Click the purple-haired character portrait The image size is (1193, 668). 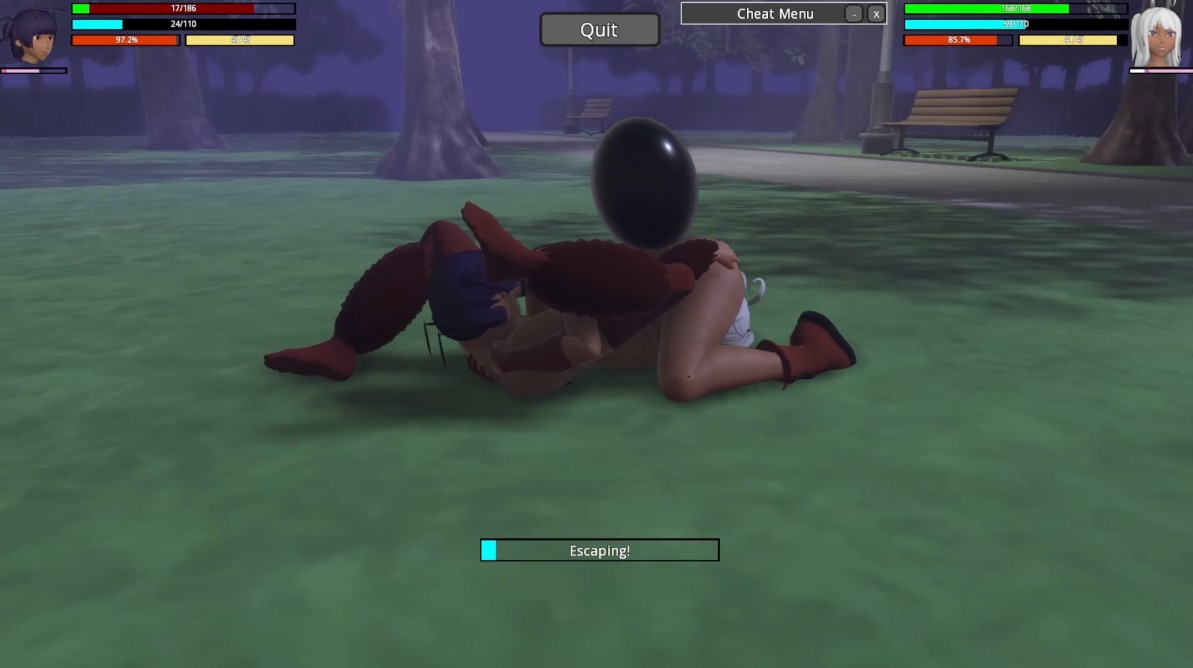coord(33,35)
